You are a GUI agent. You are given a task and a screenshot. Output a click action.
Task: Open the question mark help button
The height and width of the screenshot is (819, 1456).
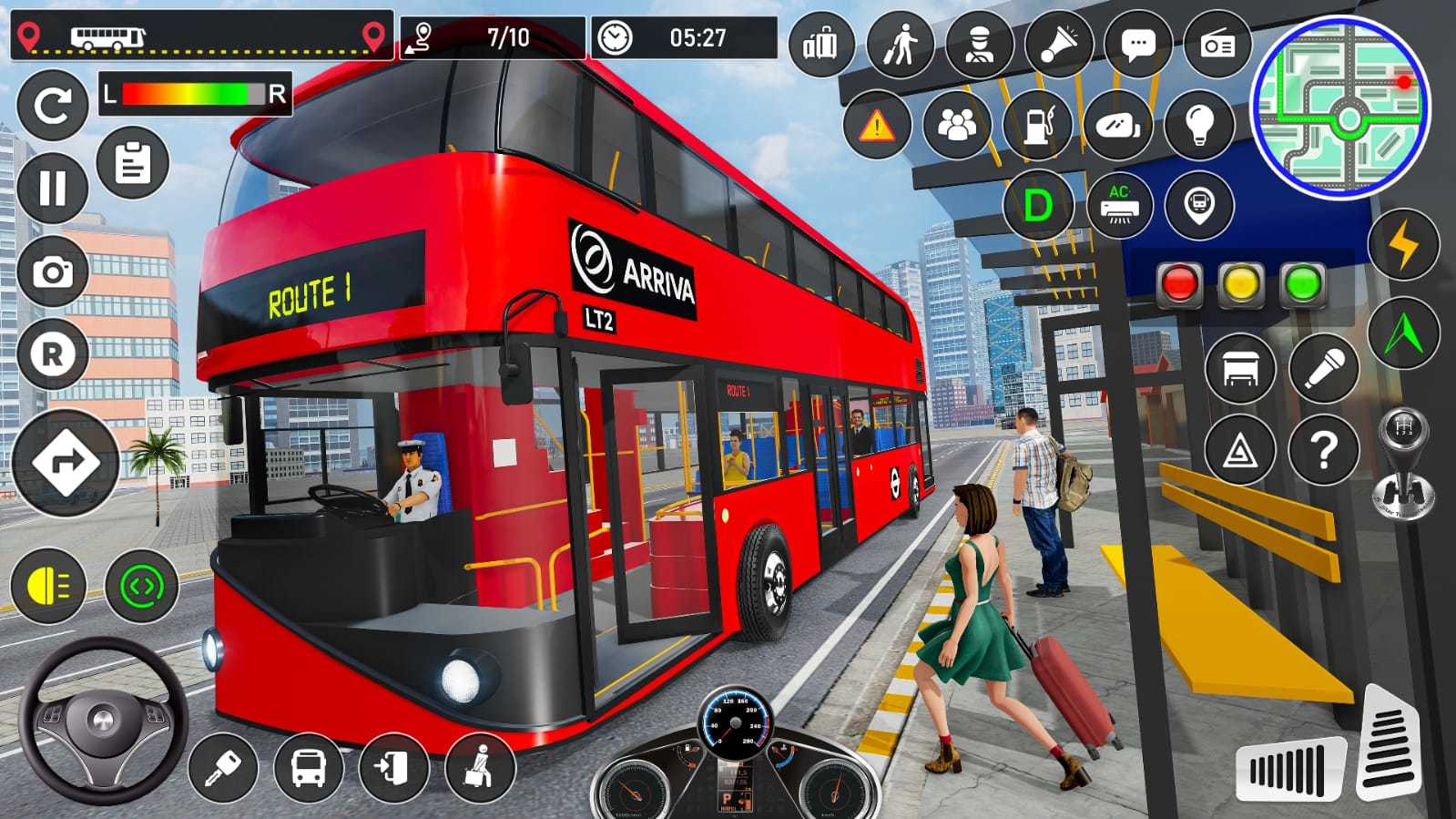coord(1324,449)
